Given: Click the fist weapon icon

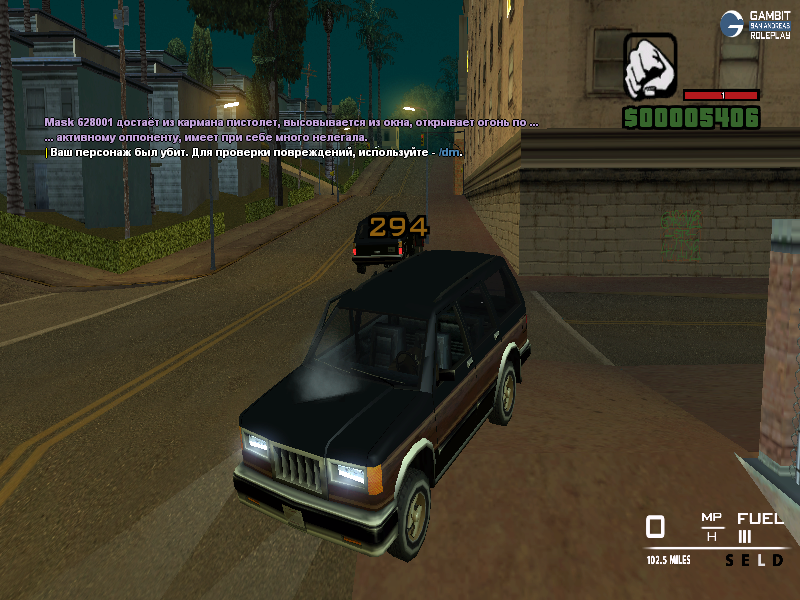Looking at the screenshot, I should [650, 67].
